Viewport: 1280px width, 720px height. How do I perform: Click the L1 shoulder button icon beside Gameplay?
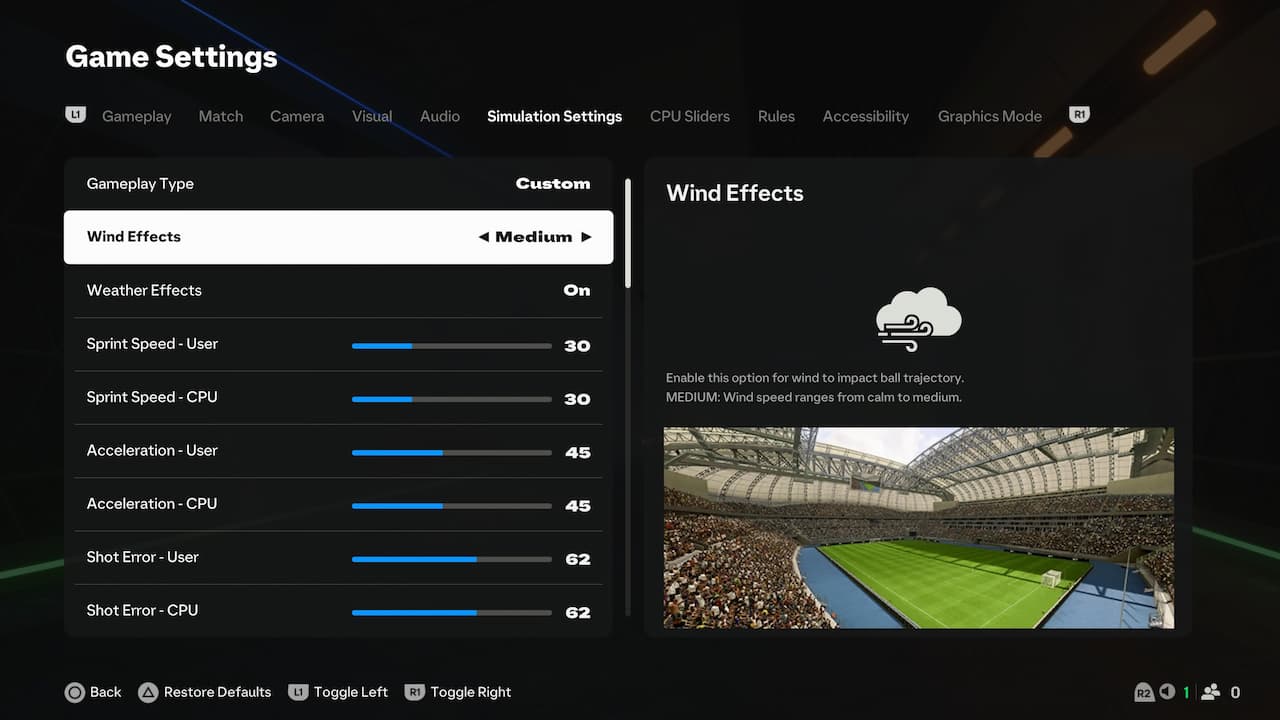(x=75, y=114)
